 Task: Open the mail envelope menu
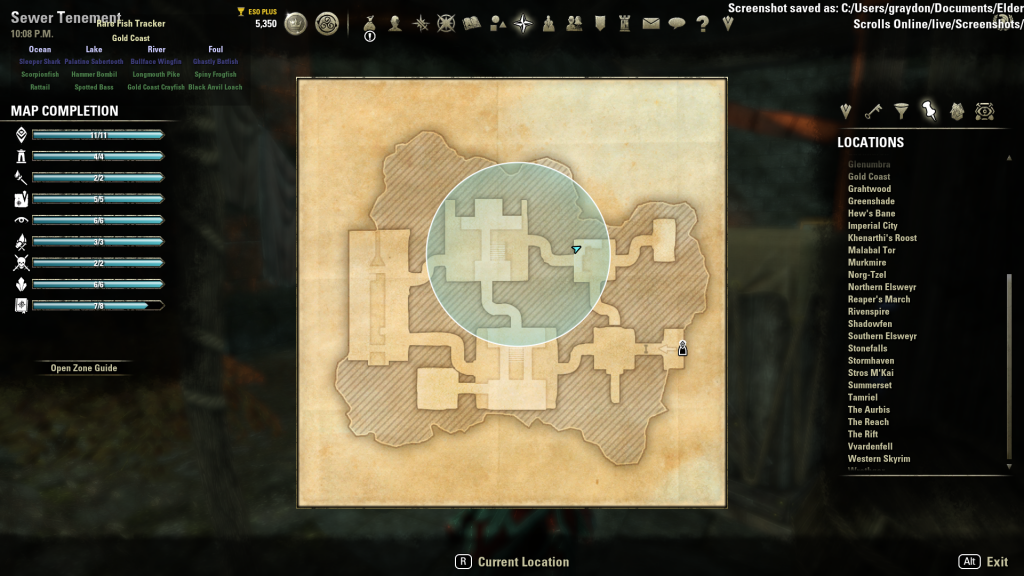pos(651,24)
